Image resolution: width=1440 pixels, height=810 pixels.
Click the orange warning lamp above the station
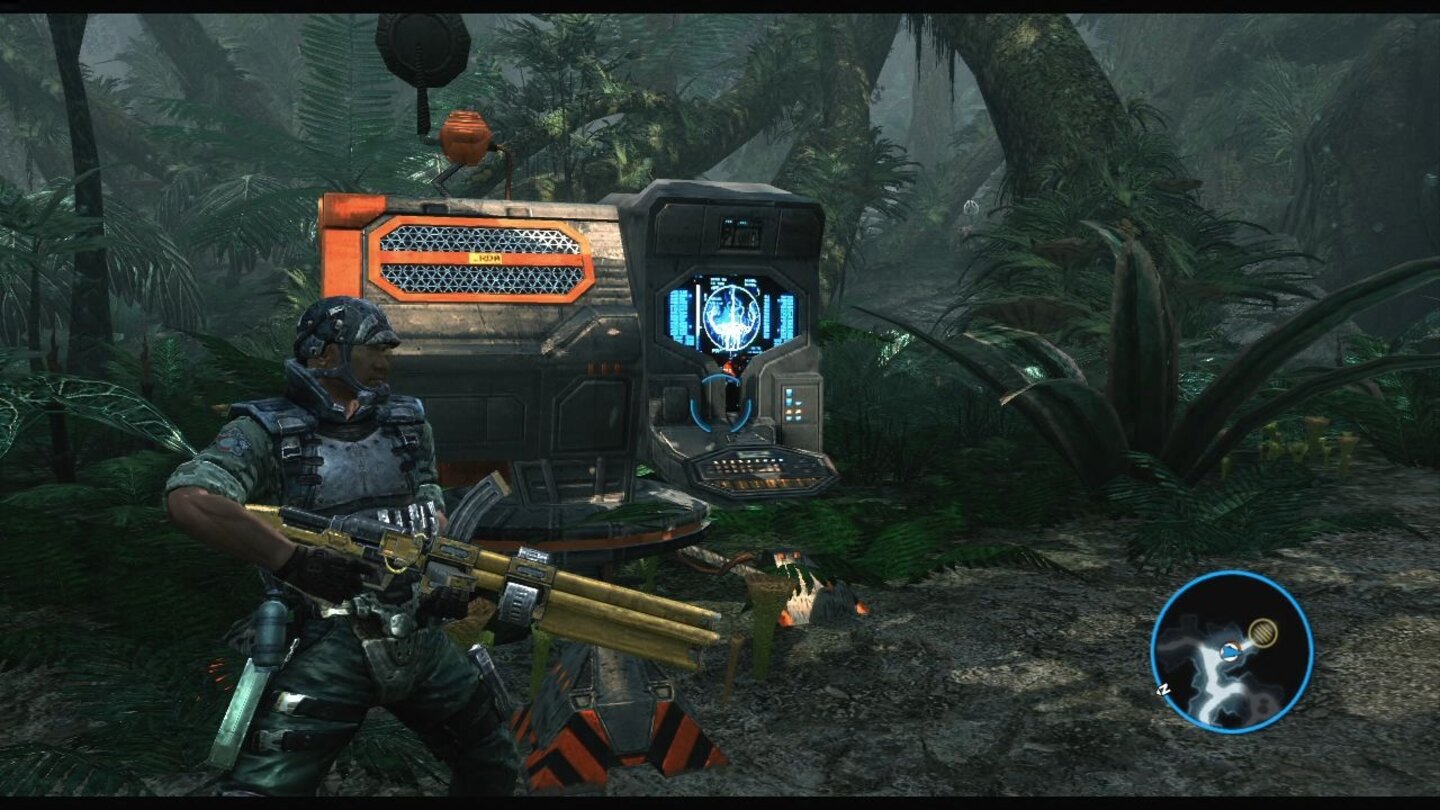[x=466, y=136]
